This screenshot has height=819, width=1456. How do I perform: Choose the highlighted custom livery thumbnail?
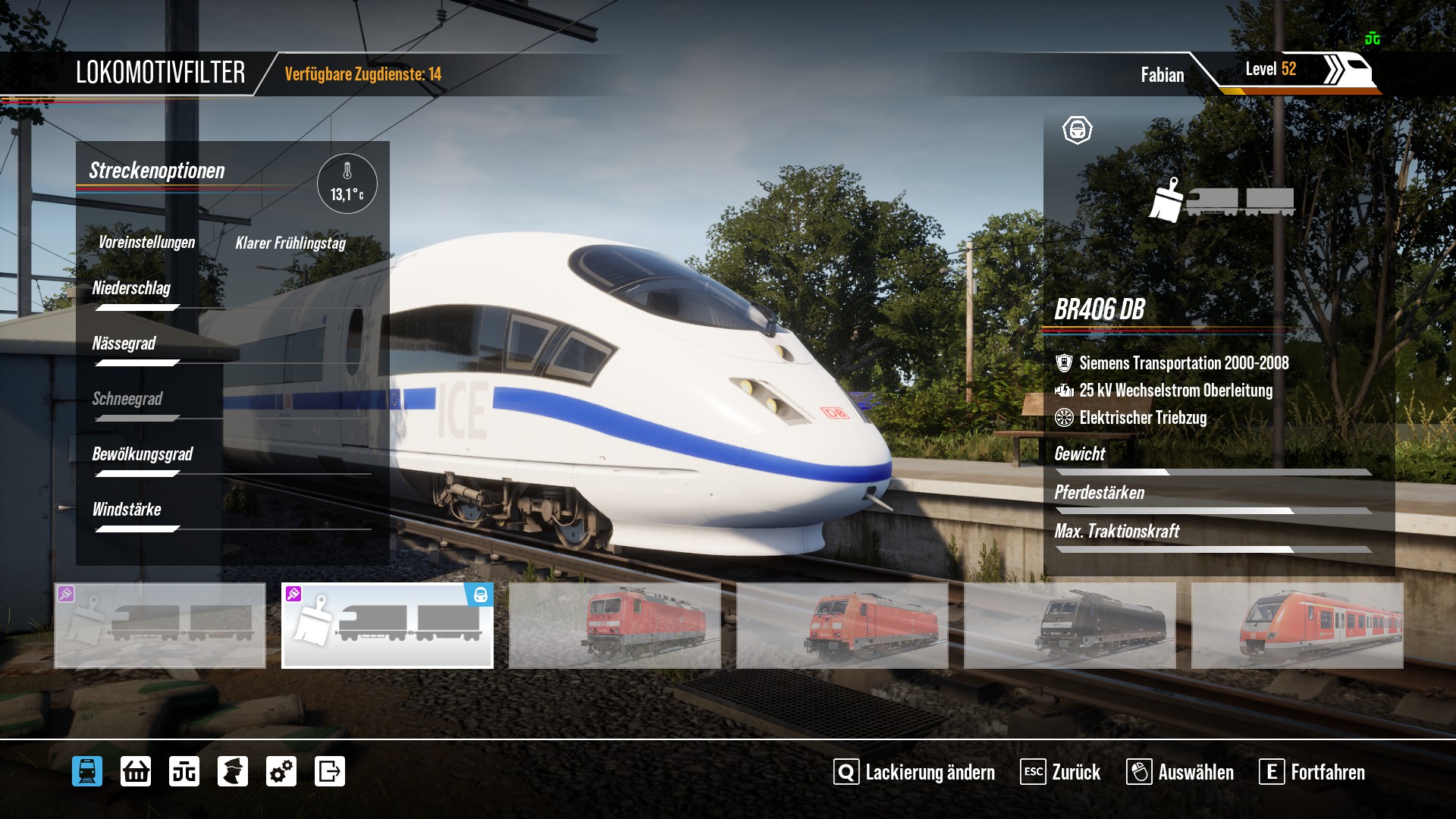(388, 626)
